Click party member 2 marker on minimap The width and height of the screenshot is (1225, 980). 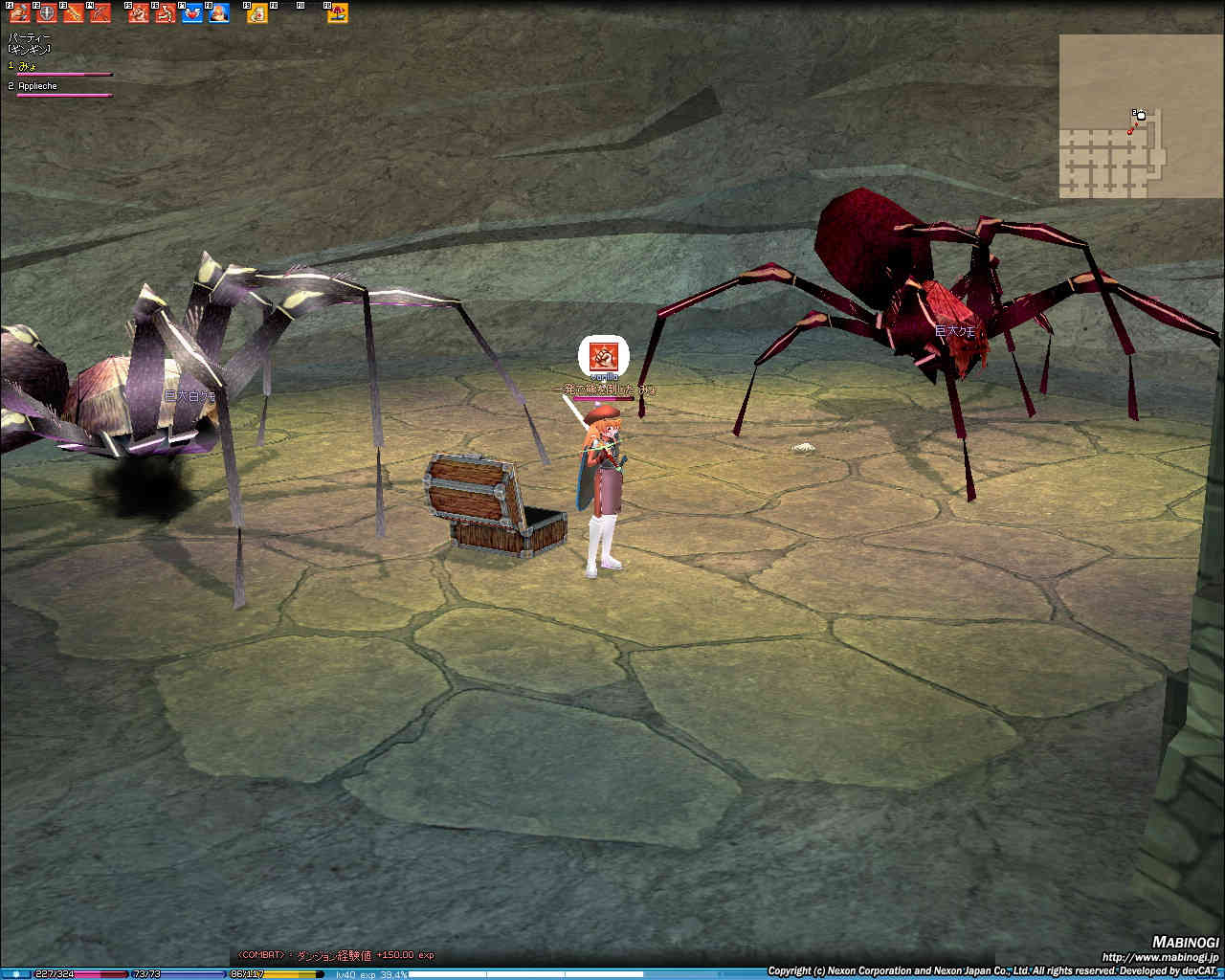click(x=1140, y=115)
